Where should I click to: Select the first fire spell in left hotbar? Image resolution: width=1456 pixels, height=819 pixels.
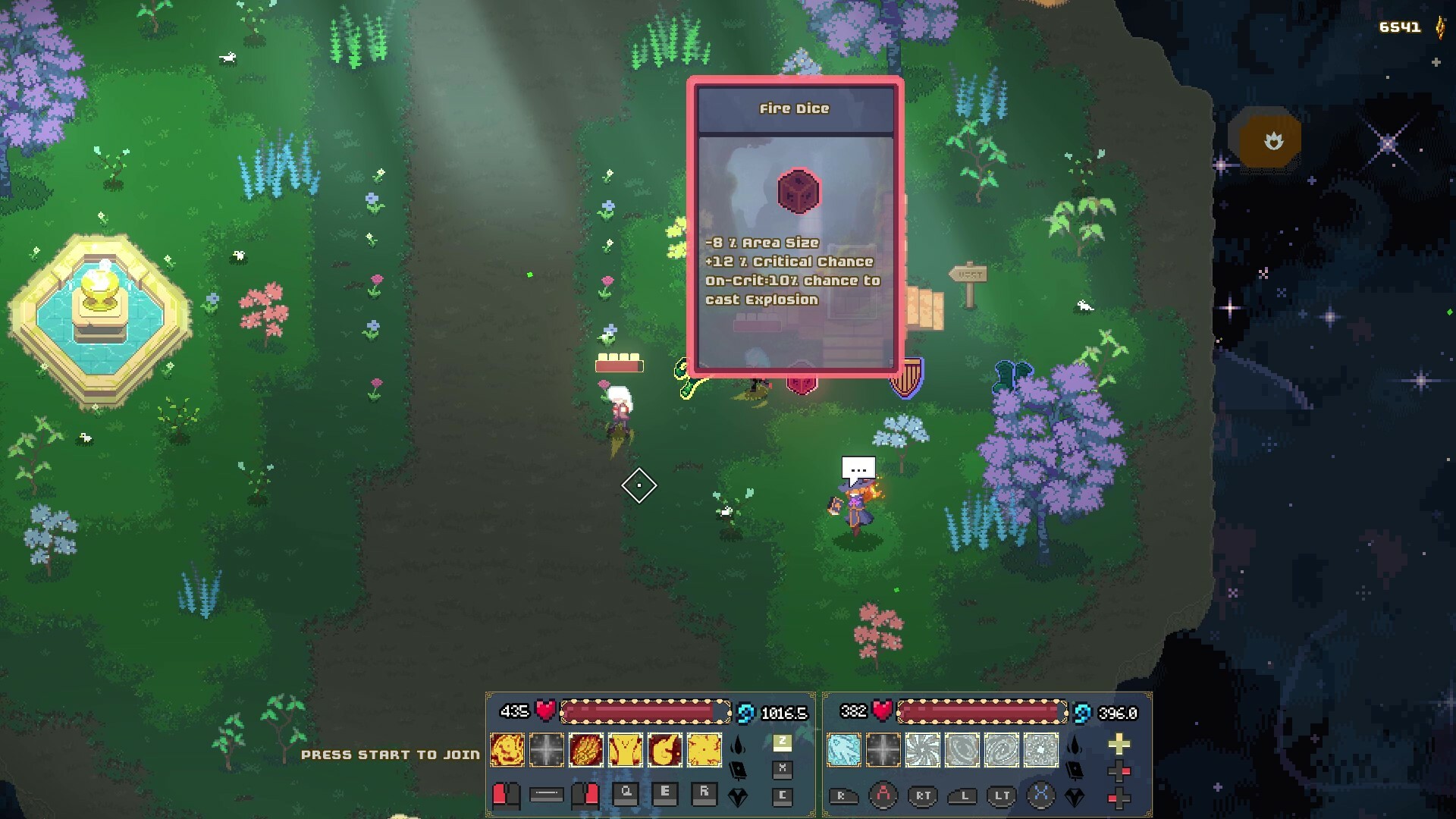pos(507,749)
